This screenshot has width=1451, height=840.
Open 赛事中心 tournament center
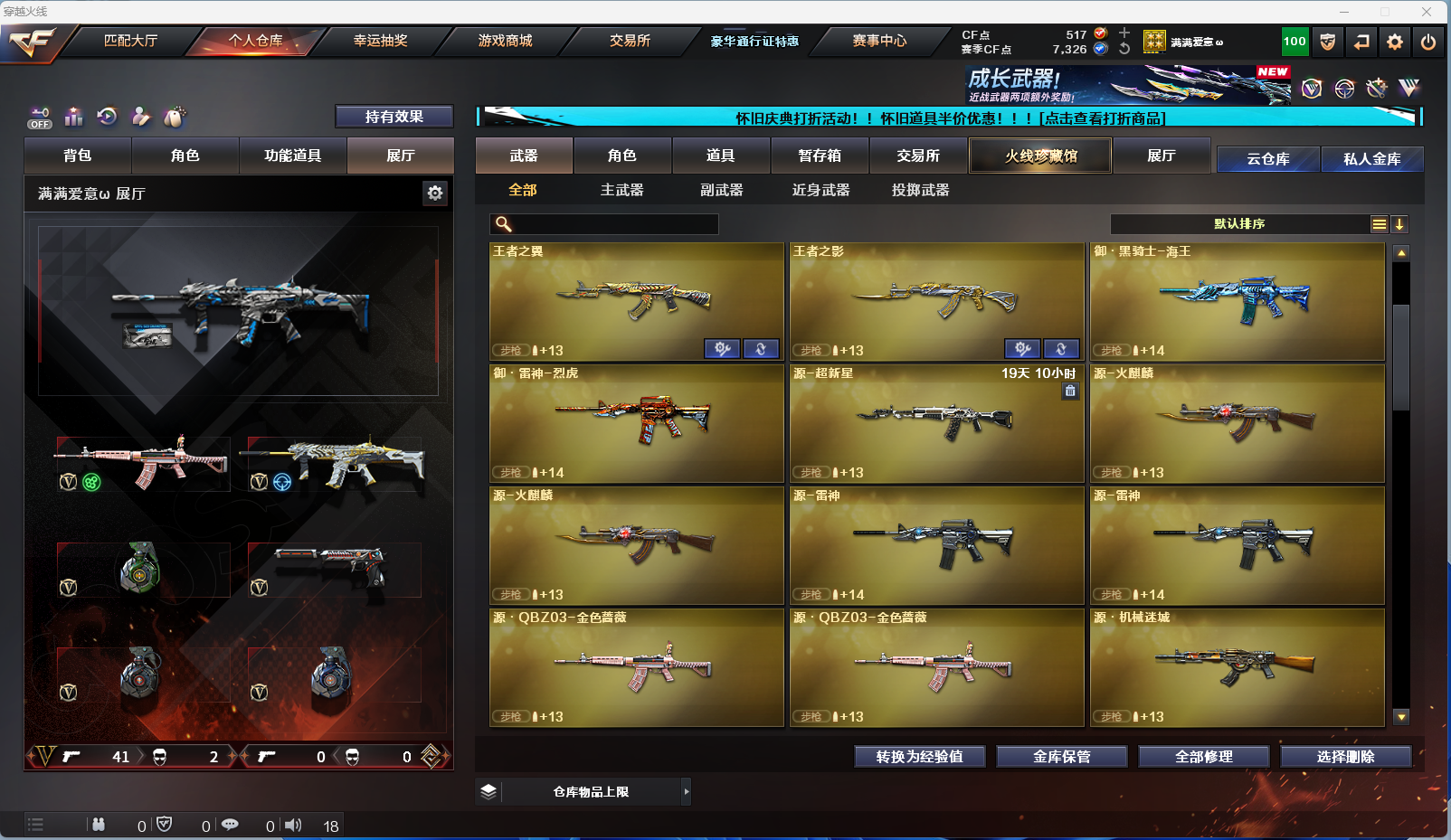click(878, 41)
